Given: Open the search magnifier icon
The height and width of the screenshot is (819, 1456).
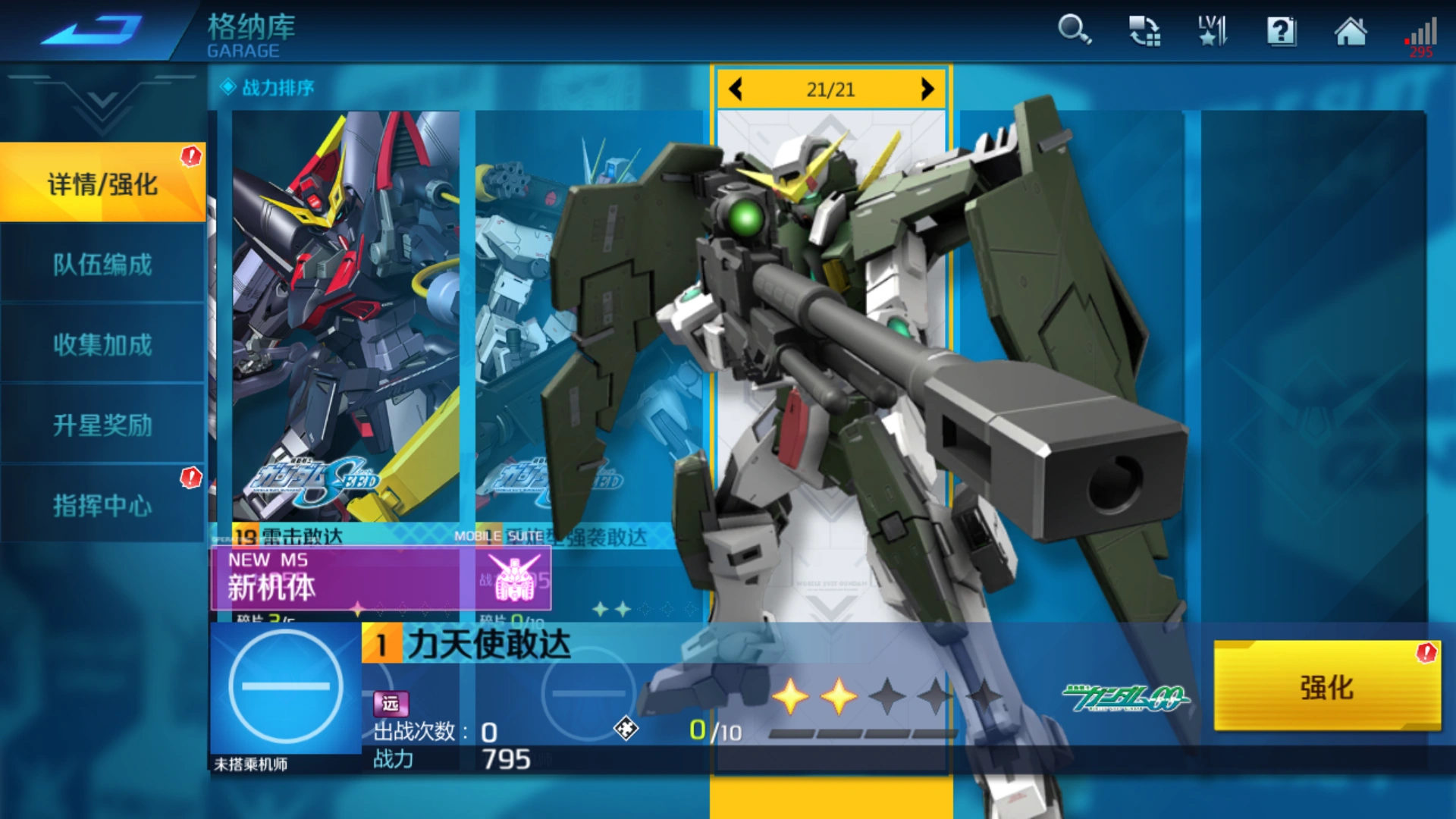Looking at the screenshot, I should click(x=1074, y=32).
